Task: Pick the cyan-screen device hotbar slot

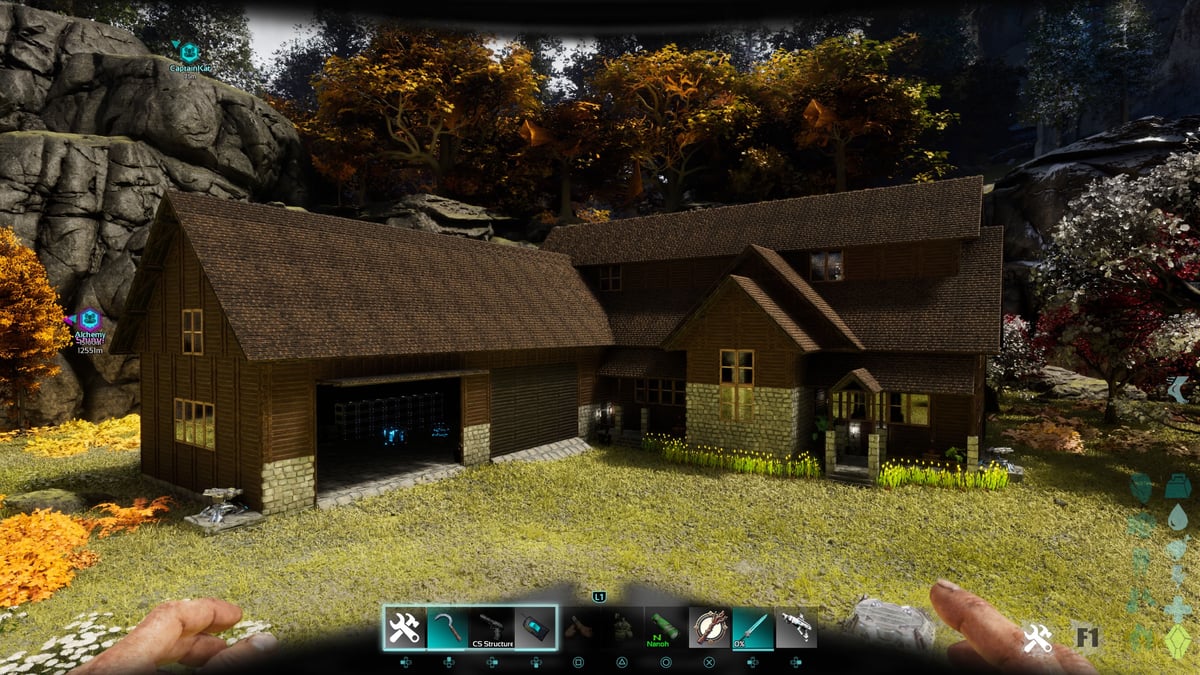Action: (x=536, y=628)
